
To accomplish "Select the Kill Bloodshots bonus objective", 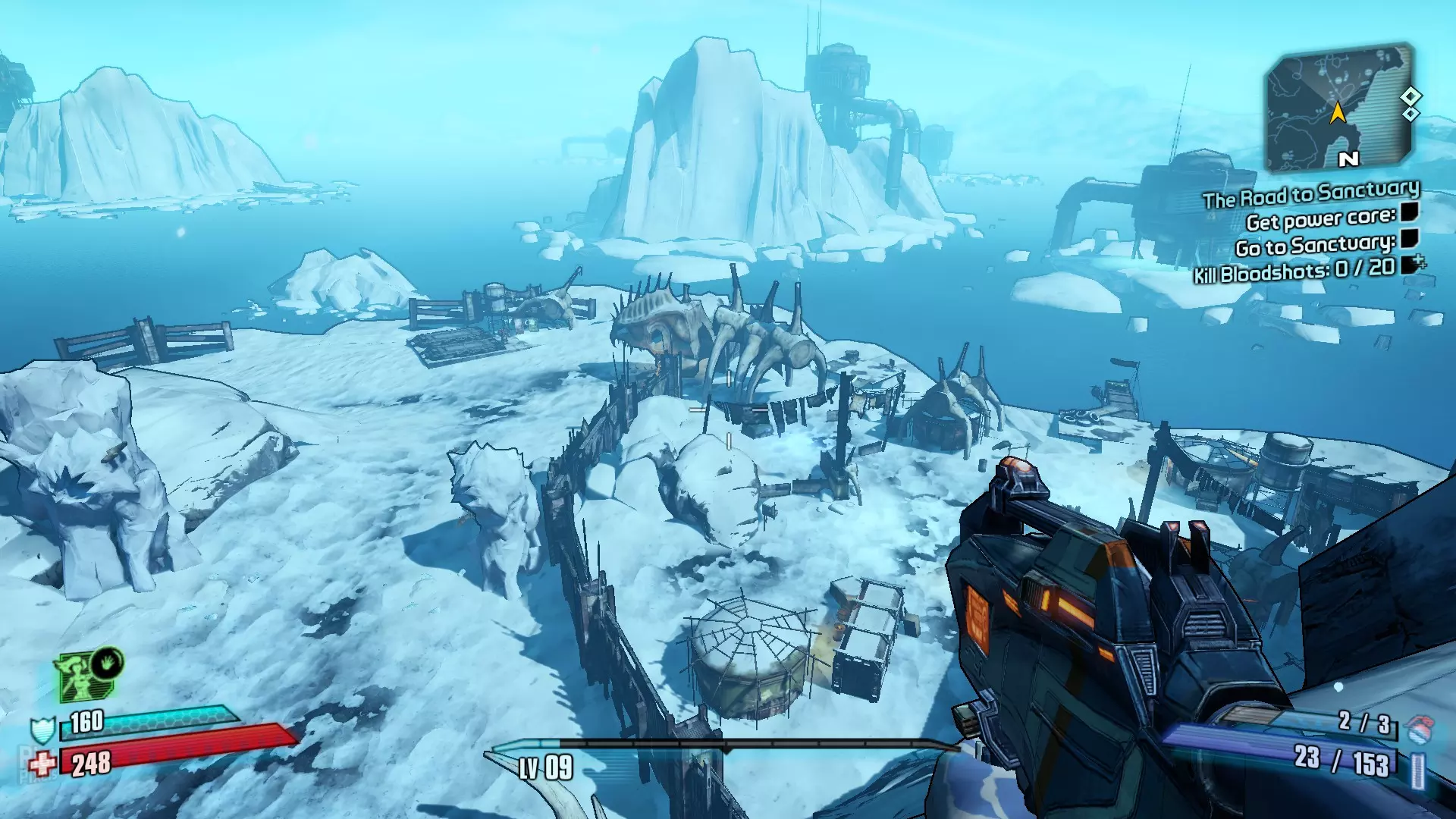I will click(1294, 270).
